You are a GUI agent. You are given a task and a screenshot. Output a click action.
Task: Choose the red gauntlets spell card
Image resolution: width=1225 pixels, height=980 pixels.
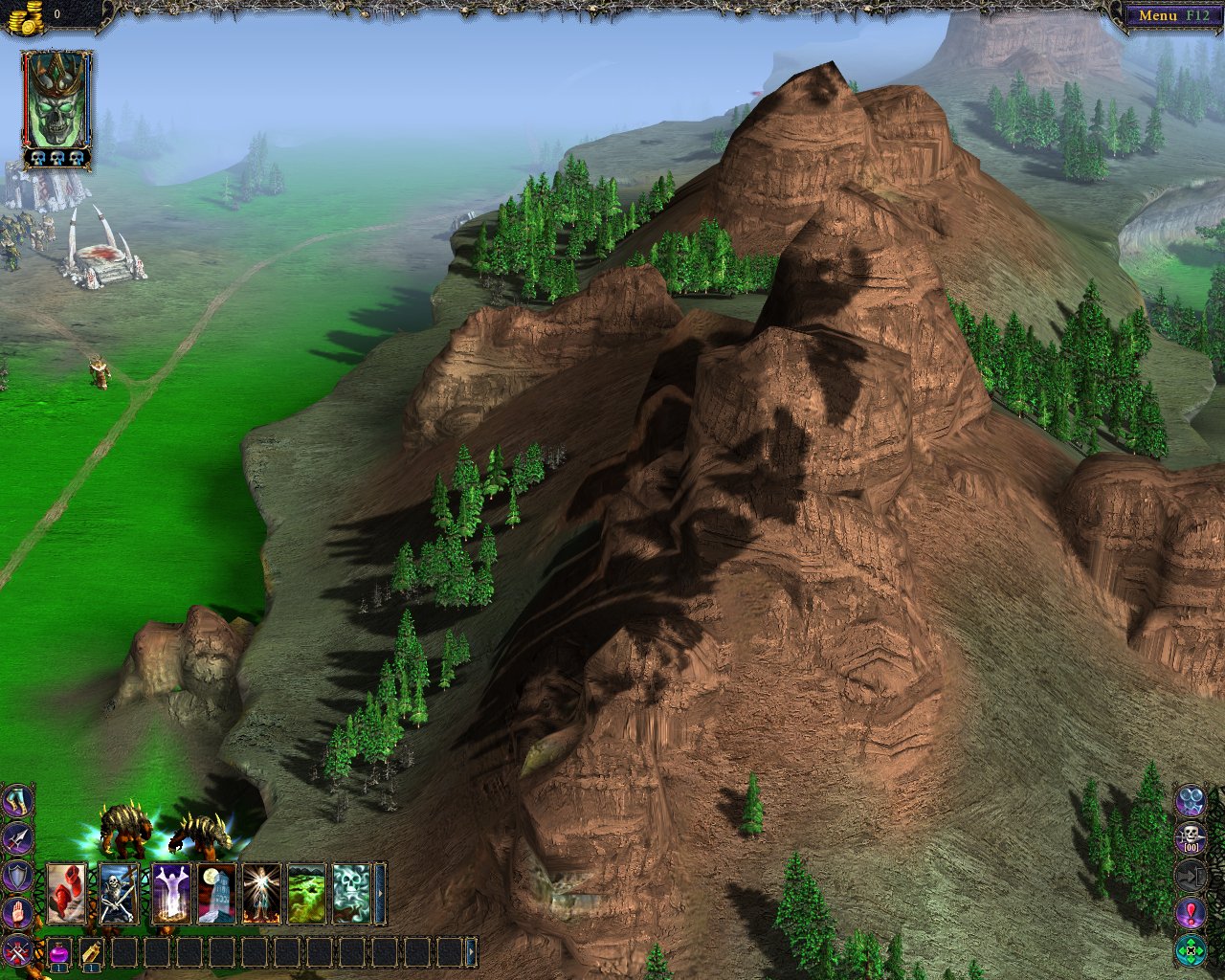pyautogui.click(x=67, y=893)
